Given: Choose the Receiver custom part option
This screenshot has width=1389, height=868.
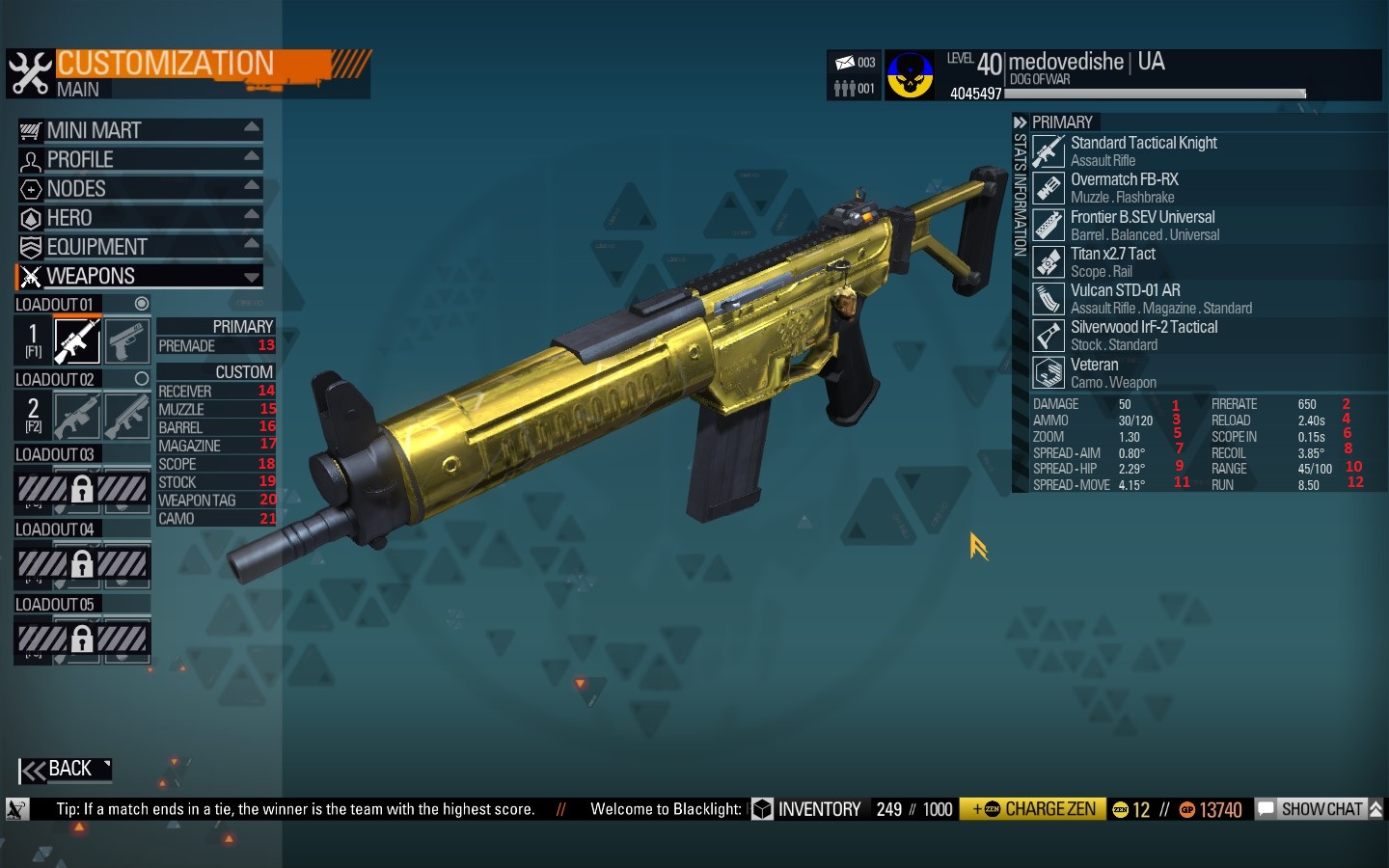Looking at the screenshot, I should tap(215, 391).
